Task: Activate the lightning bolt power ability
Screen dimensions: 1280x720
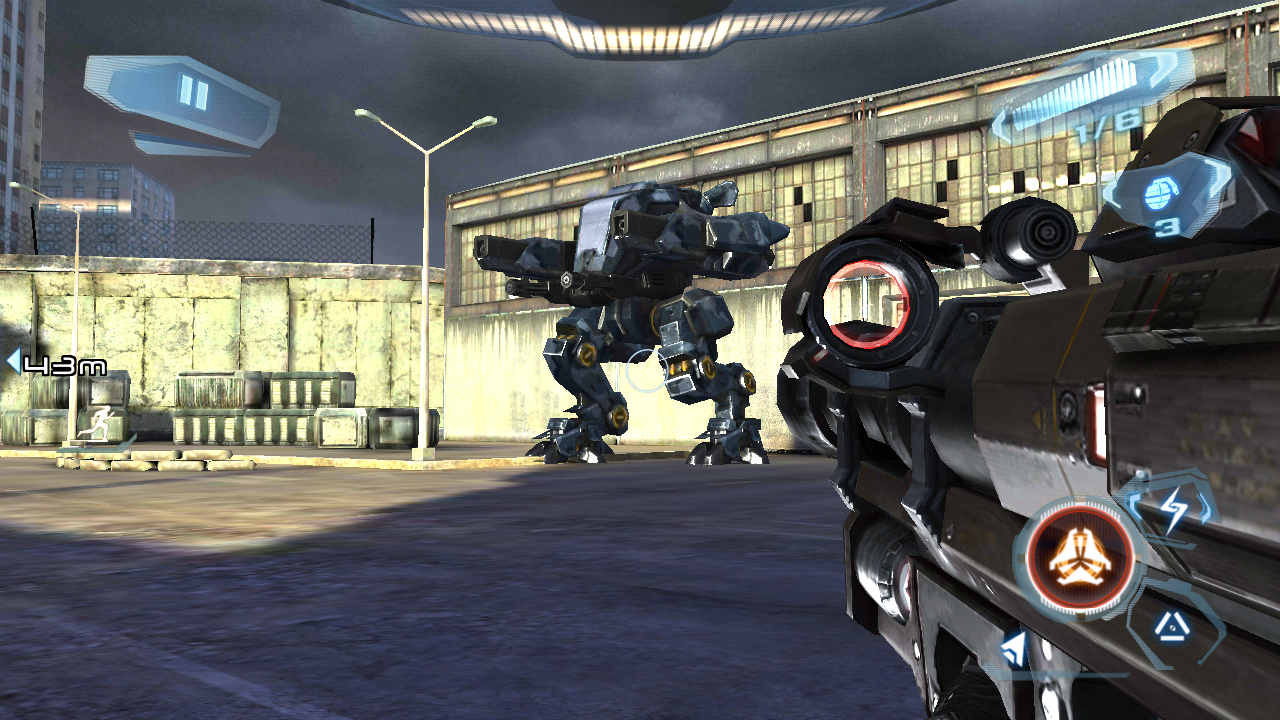Action: coord(1174,511)
